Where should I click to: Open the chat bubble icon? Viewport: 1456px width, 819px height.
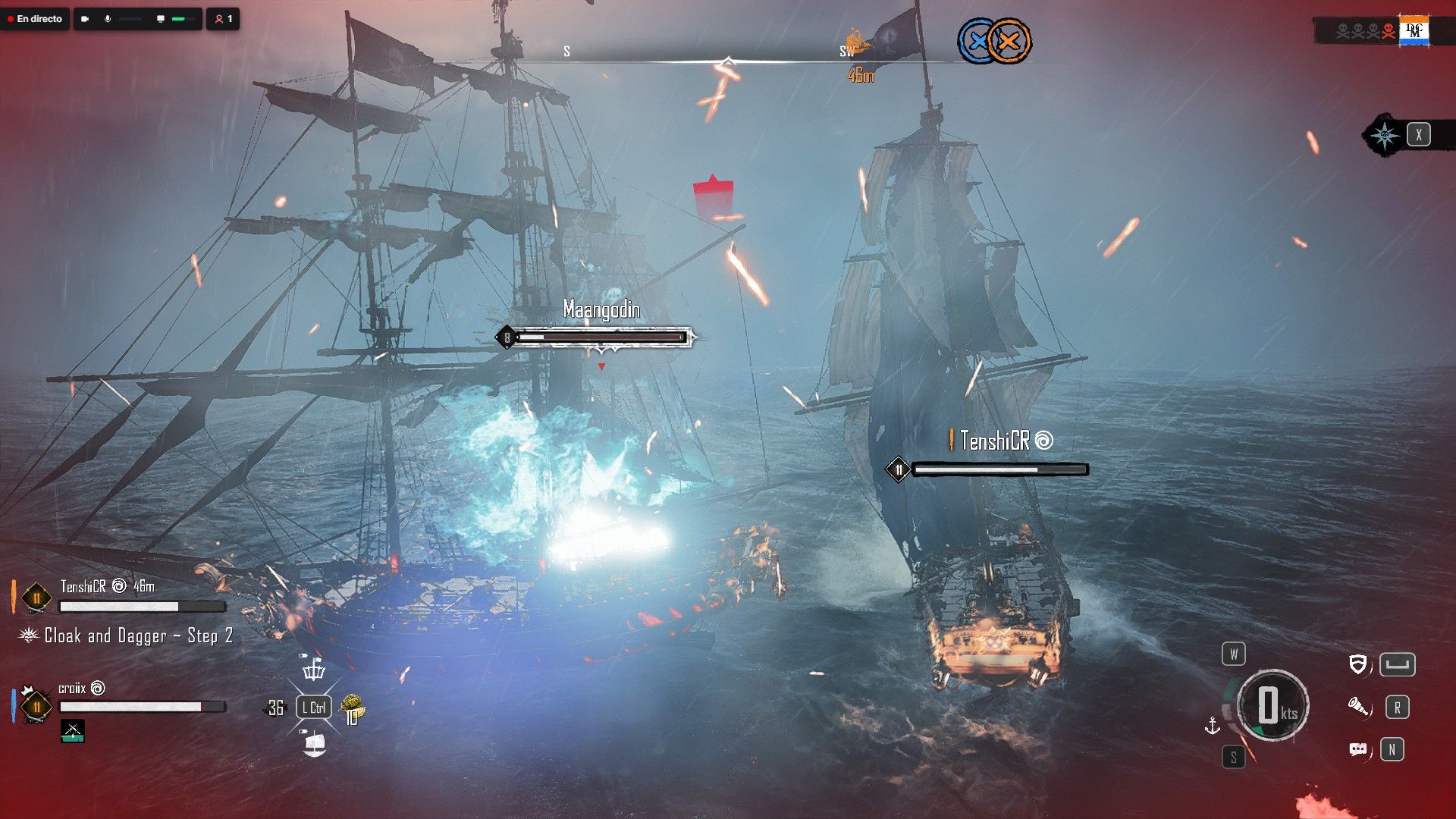coord(1358,750)
